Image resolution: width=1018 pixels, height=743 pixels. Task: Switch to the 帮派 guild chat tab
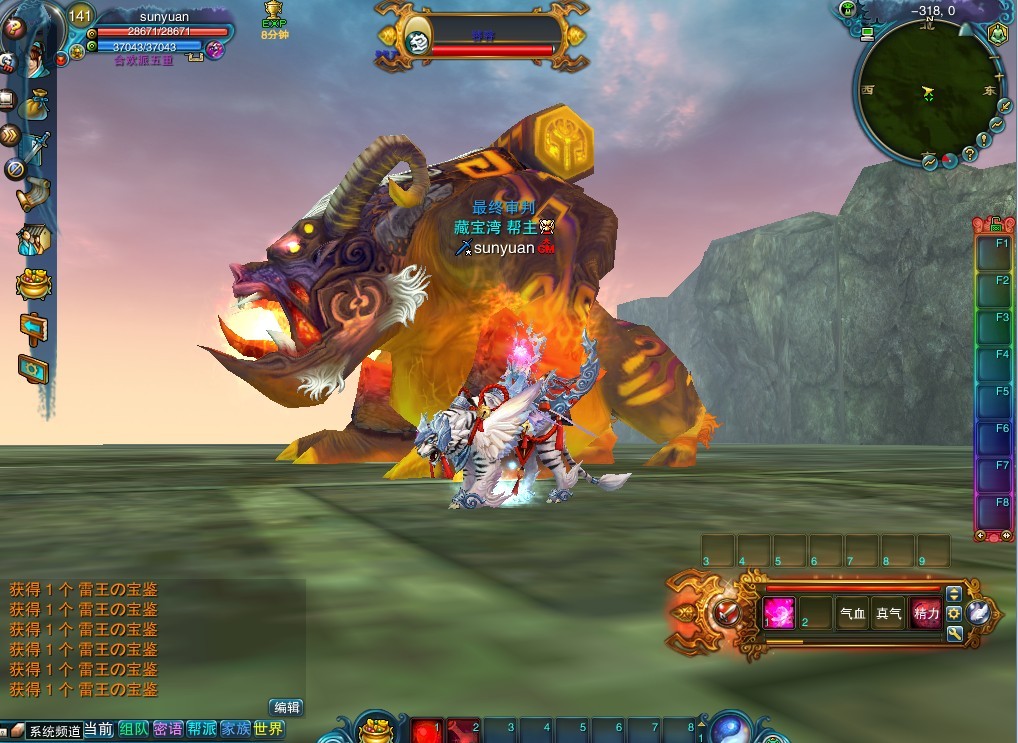click(x=201, y=729)
